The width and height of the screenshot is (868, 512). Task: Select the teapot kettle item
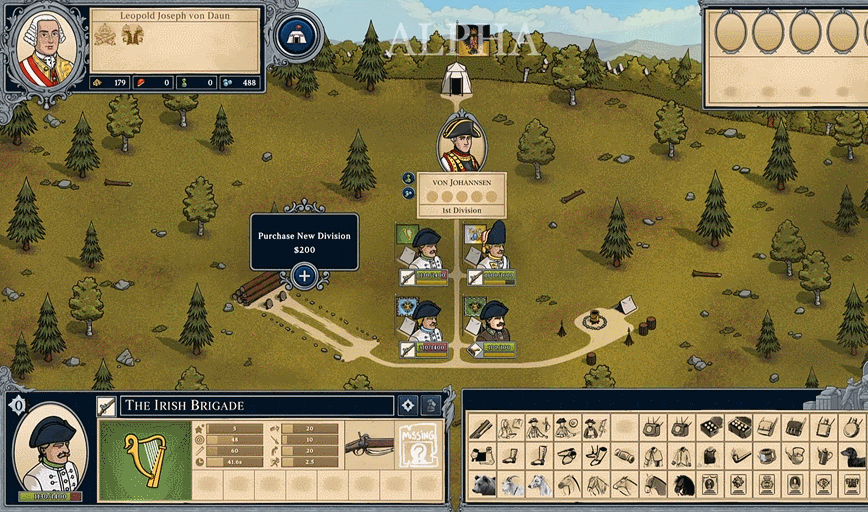click(796, 456)
